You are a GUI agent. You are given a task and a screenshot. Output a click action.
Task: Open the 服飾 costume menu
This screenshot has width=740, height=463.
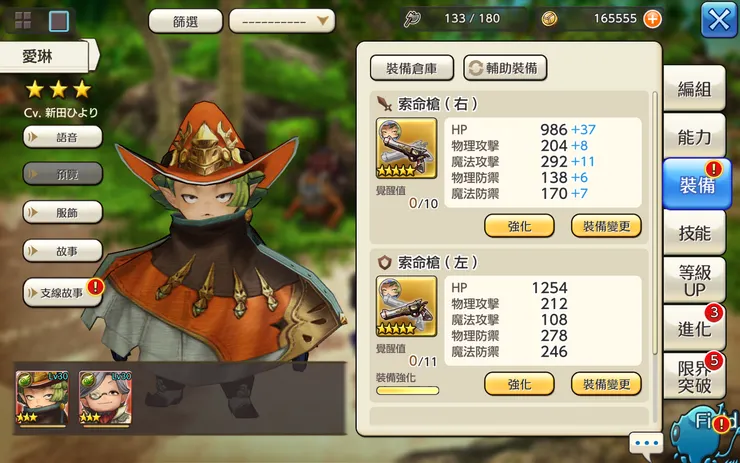[x=63, y=212]
